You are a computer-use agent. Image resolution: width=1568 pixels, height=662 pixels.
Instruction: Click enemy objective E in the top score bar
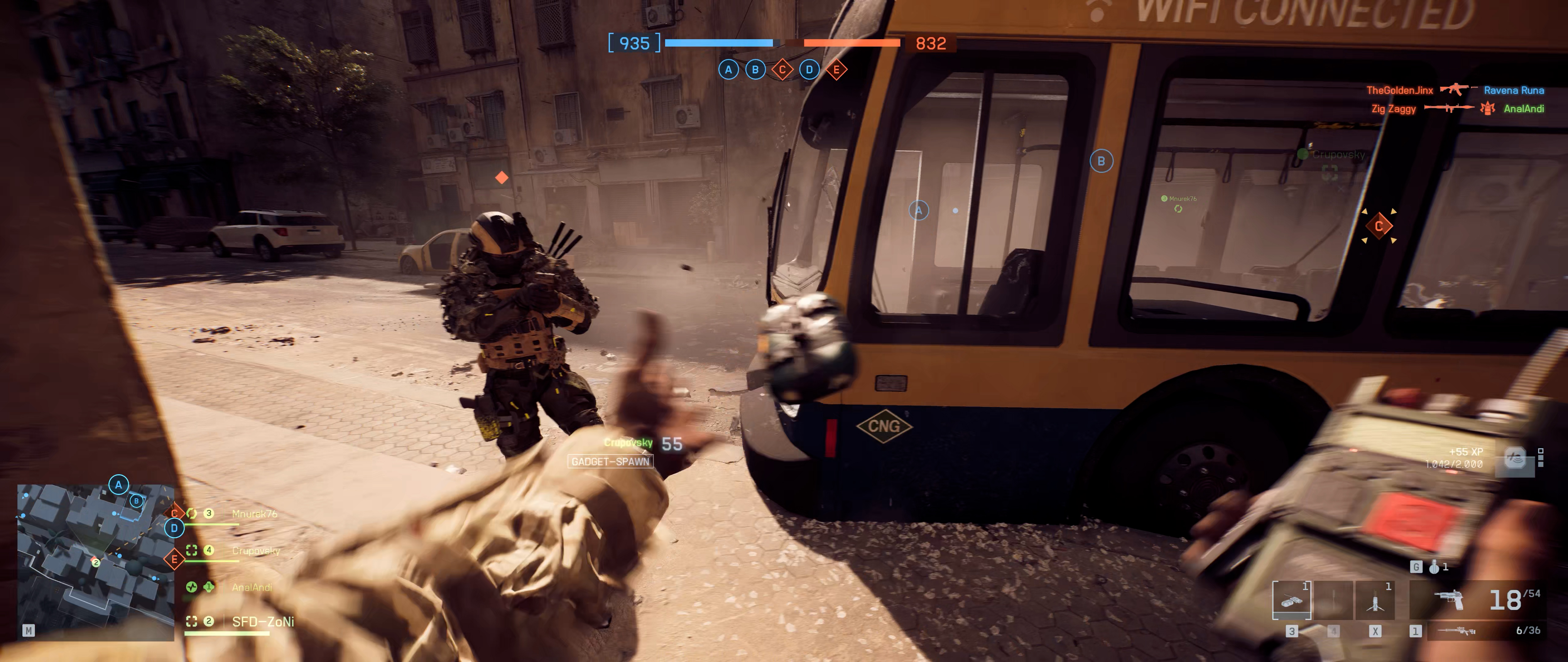coord(836,70)
